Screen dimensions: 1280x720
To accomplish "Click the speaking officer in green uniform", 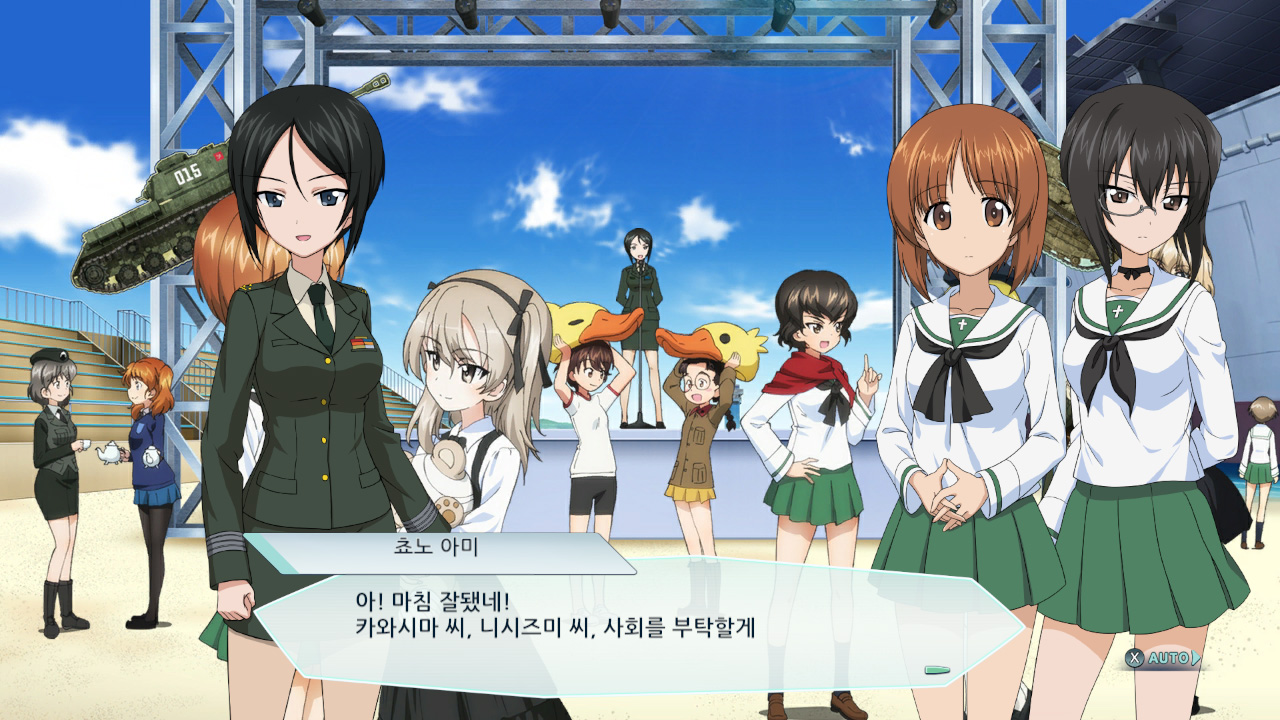I will click(300, 350).
